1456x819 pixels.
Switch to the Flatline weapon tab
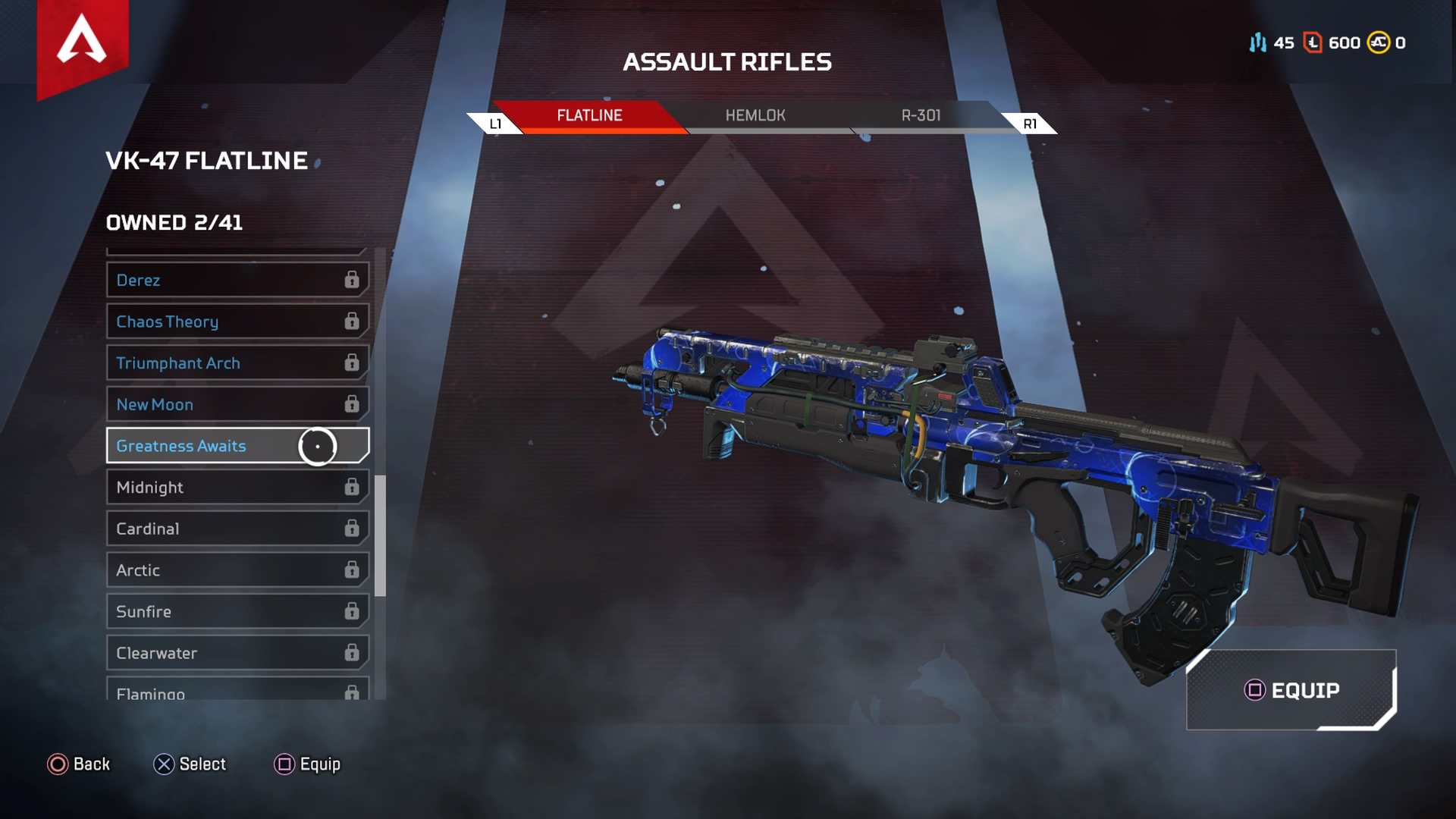(589, 116)
